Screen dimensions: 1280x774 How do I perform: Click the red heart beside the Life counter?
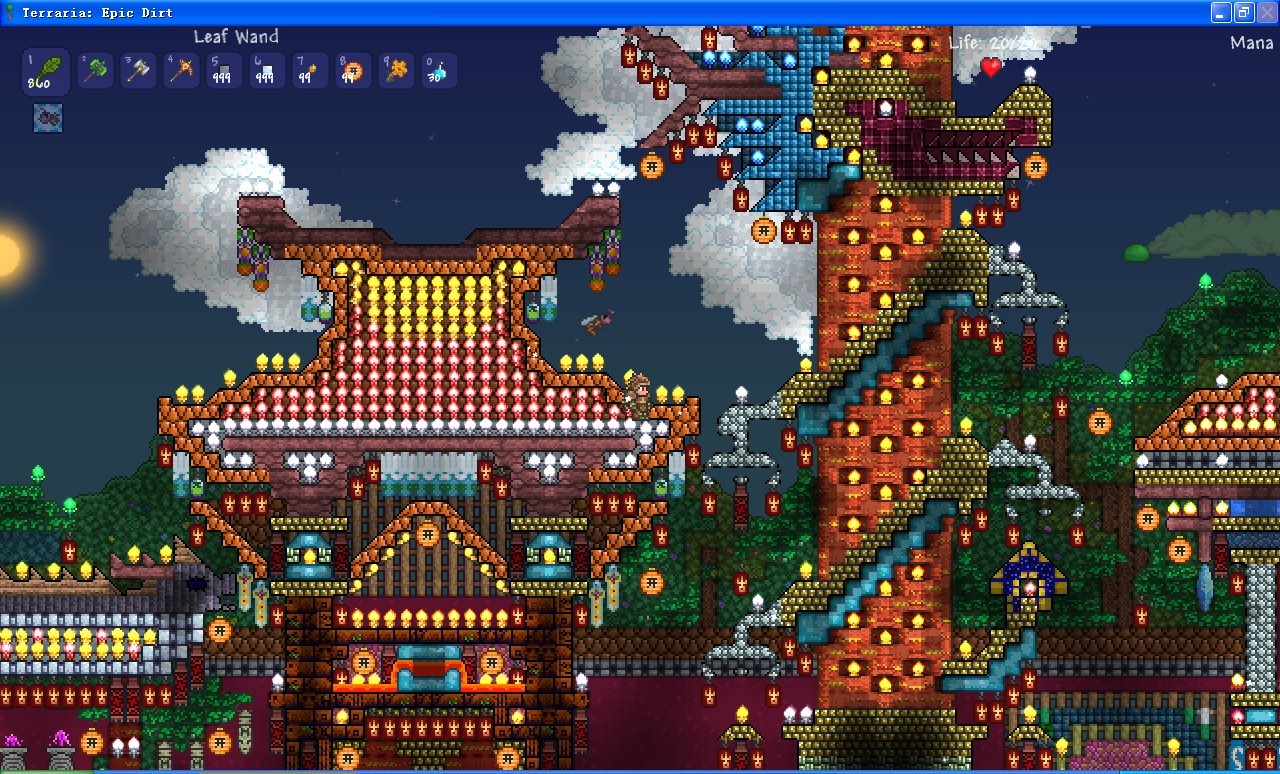tap(989, 69)
